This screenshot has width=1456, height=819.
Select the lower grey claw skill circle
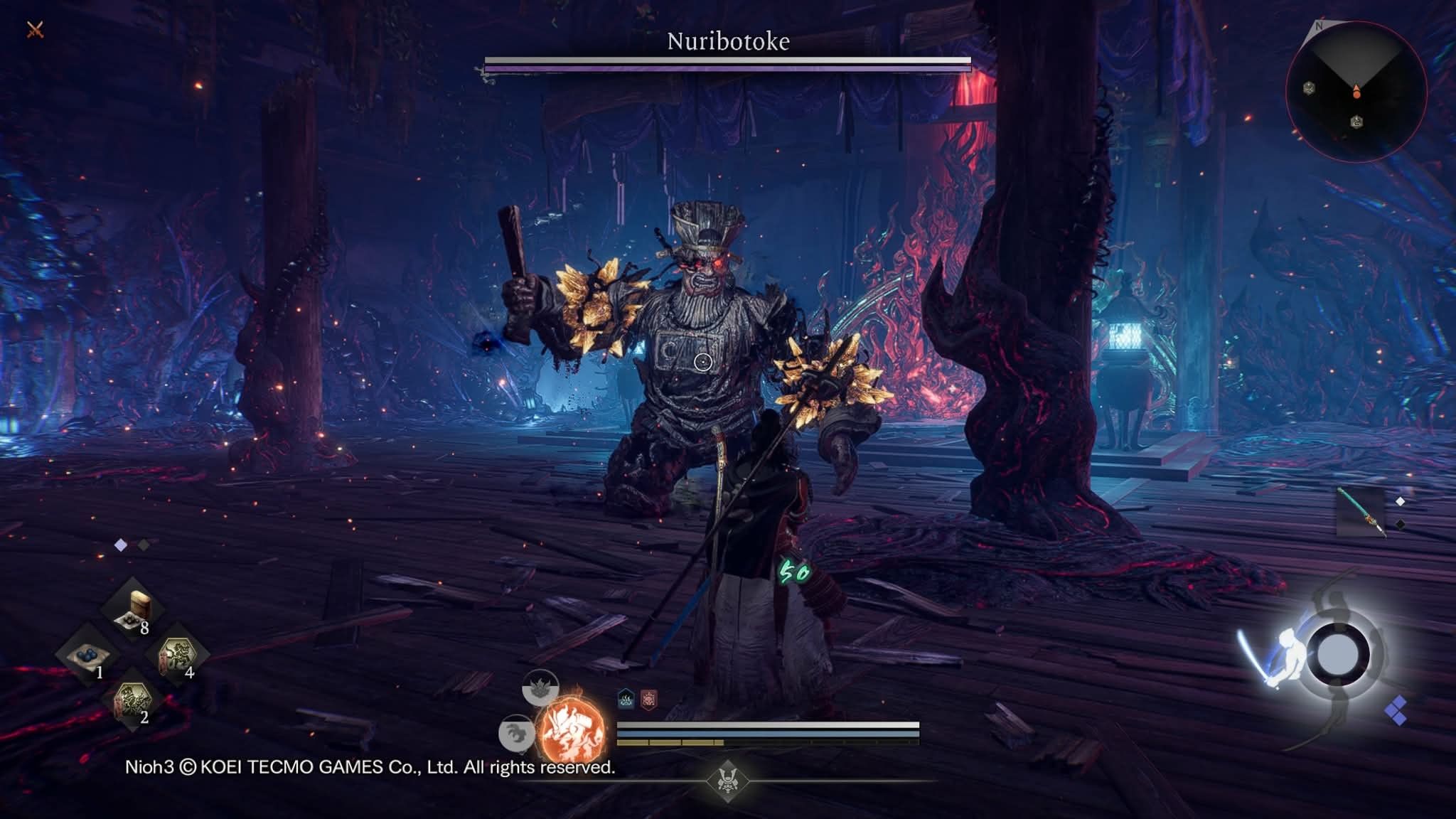(x=517, y=733)
